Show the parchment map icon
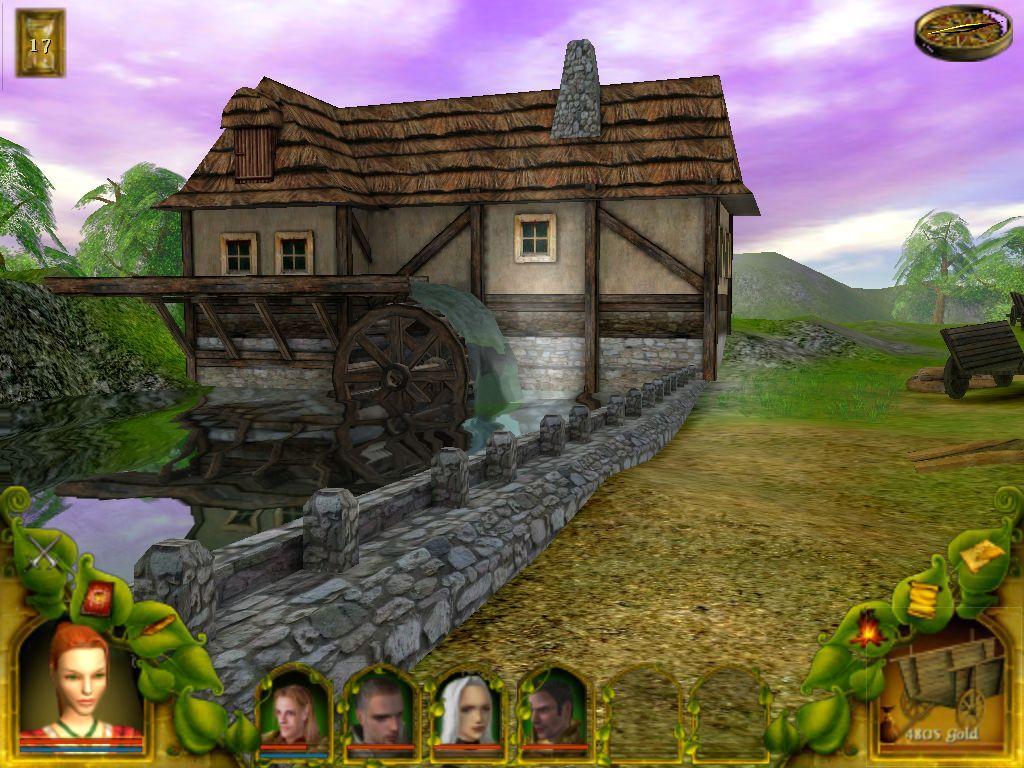Viewport: 1024px width, 768px height. point(980,553)
